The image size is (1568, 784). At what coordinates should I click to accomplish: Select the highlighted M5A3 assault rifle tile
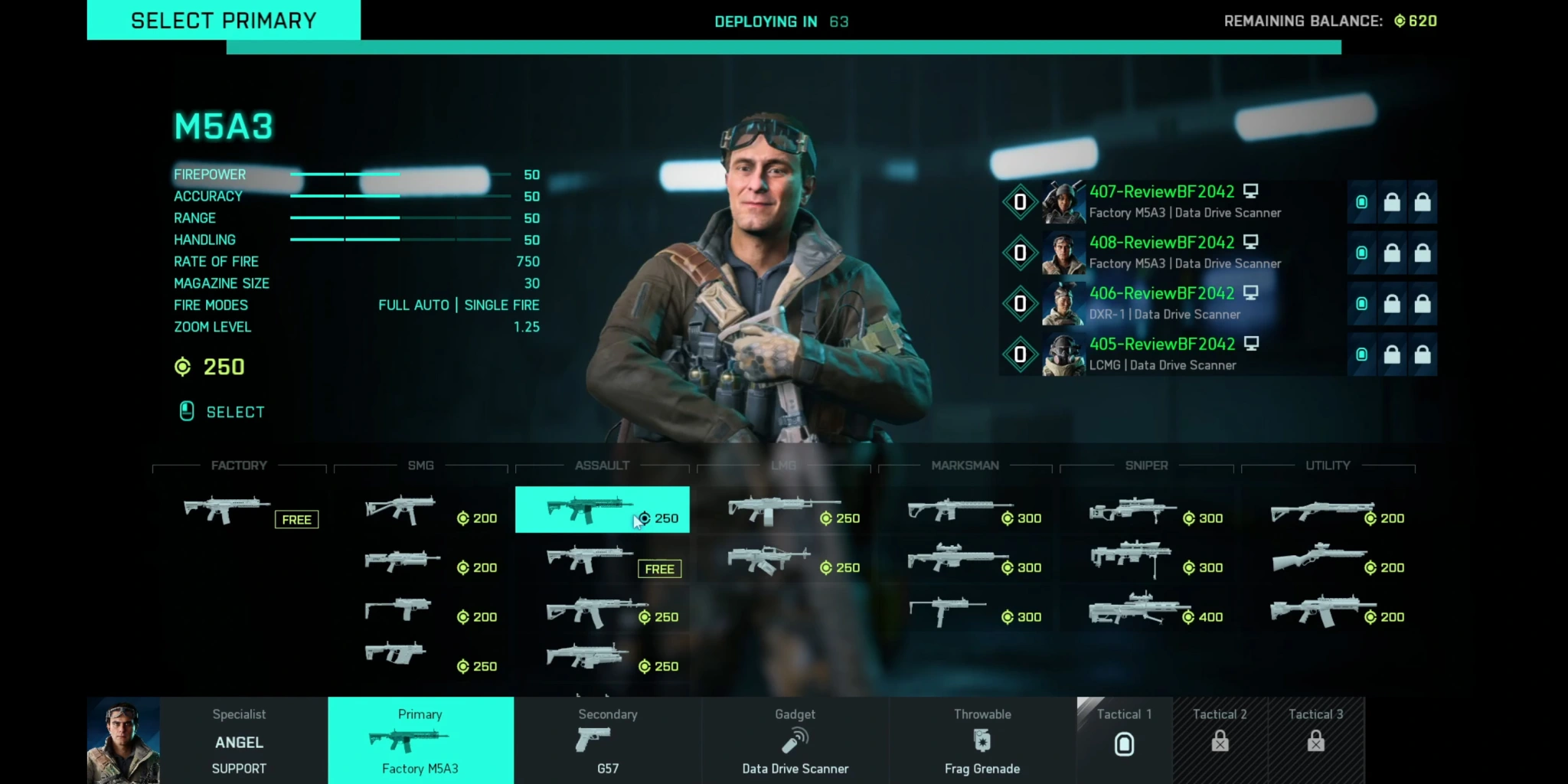[x=602, y=510]
